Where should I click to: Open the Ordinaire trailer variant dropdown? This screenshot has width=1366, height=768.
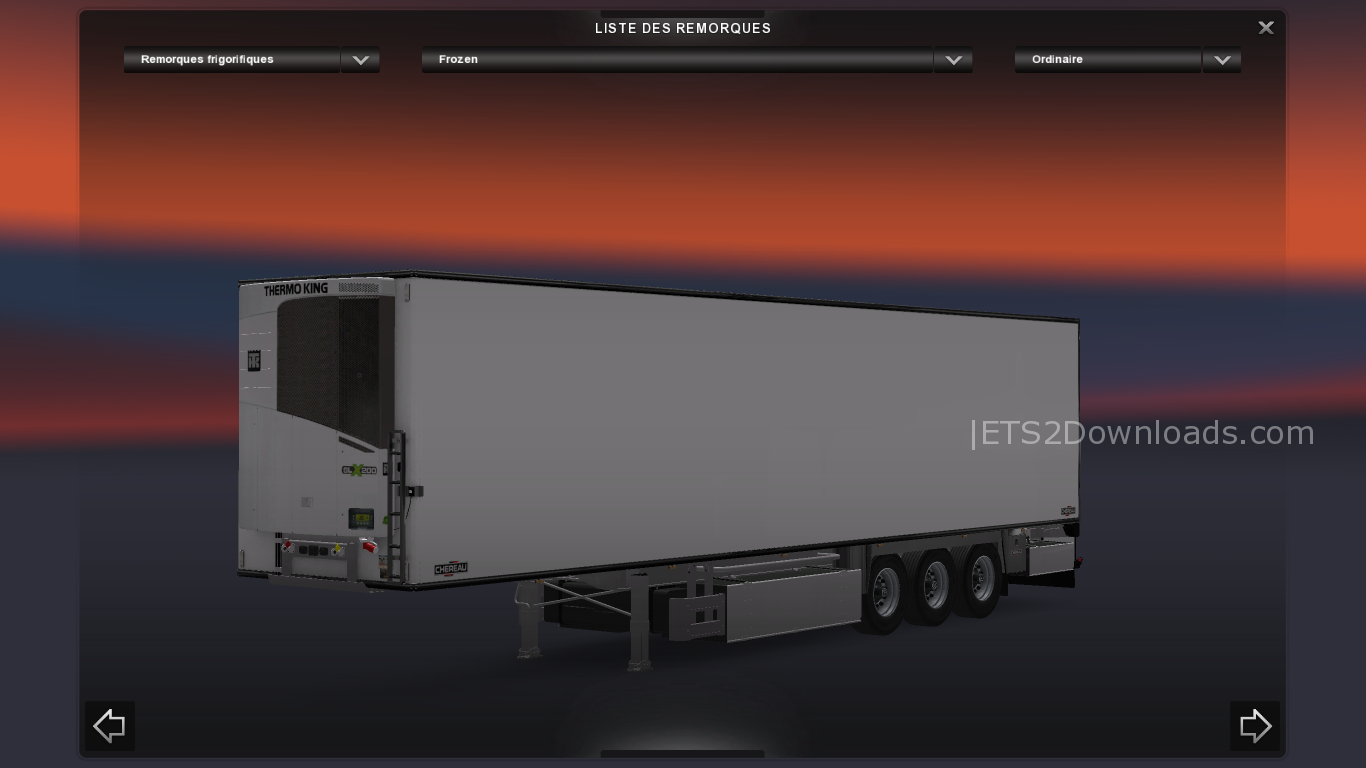1107,60
